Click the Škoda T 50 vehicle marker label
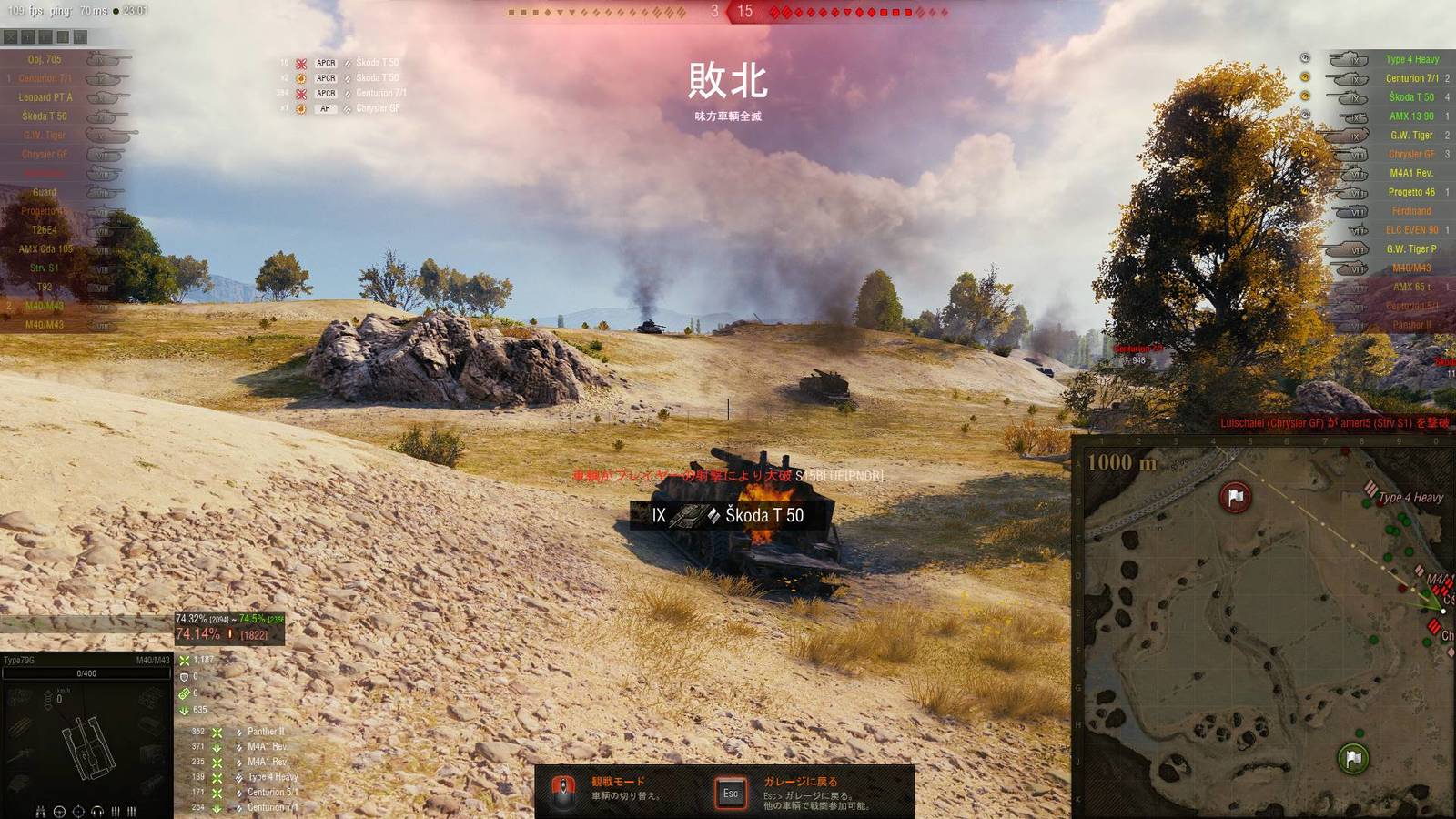The width and height of the screenshot is (1456, 819). (x=728, y=516)
